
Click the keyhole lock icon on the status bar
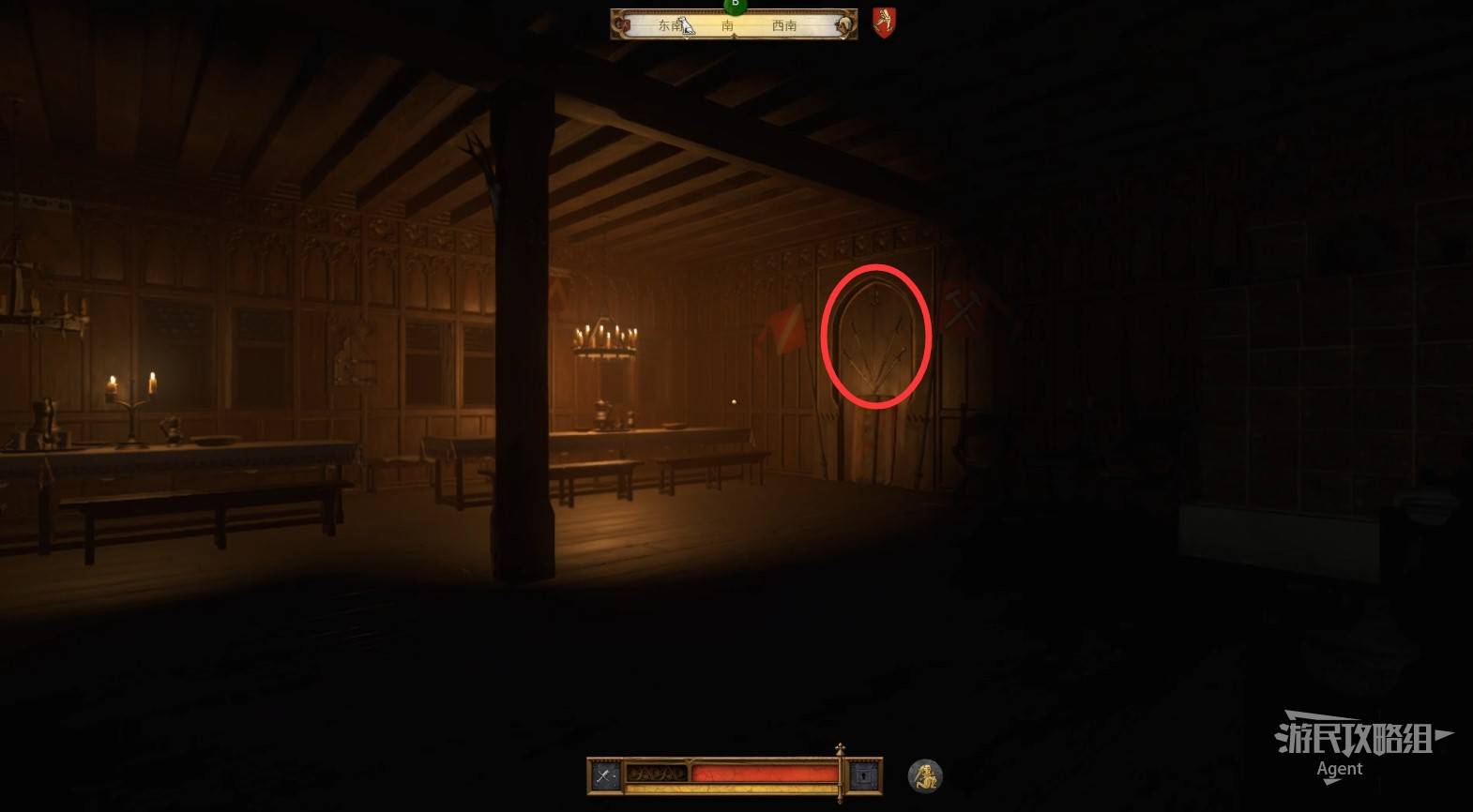tap(863, 775)
